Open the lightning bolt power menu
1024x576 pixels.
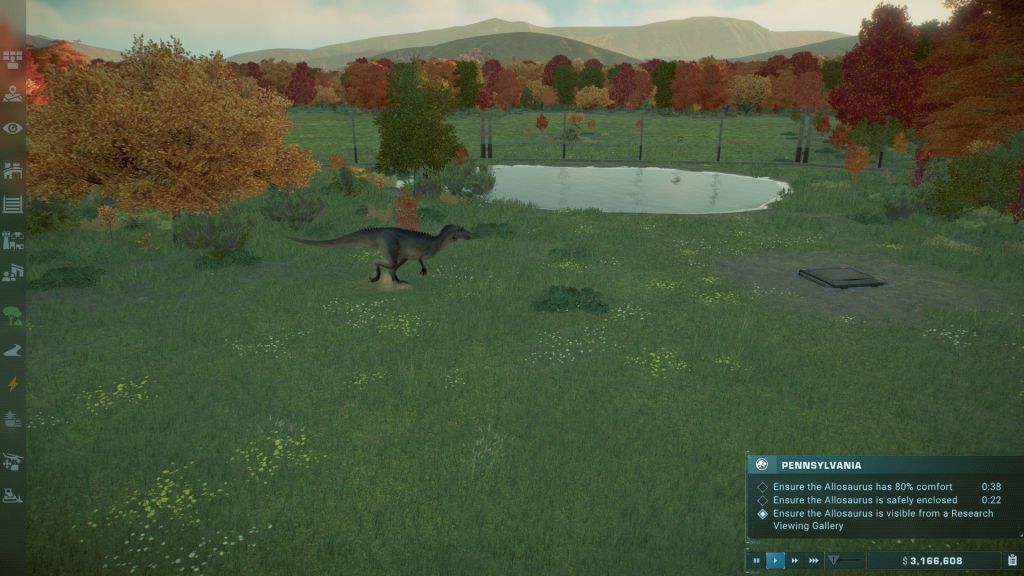point(12,384)
